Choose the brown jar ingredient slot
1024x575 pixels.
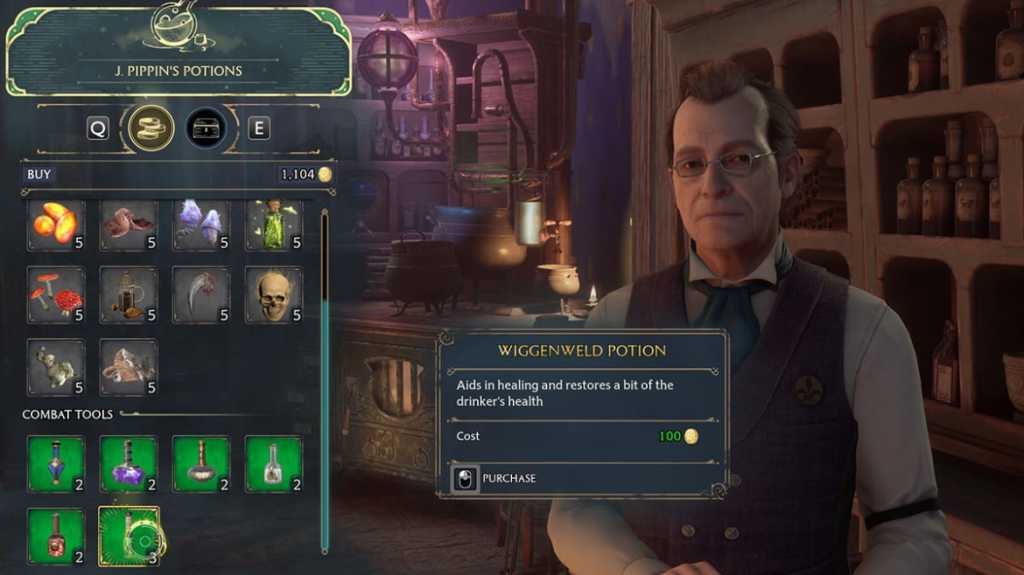tap(129, 295)
